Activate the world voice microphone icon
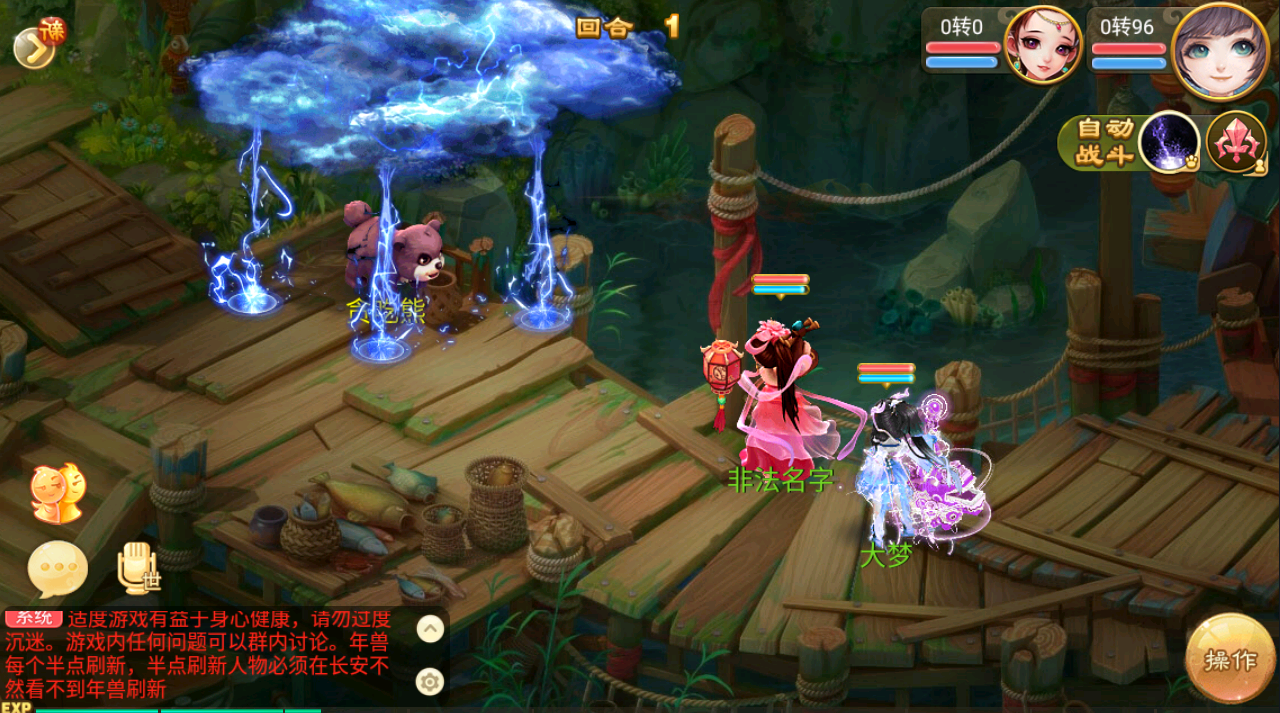This screenshot has width=1280, height=713. click(x=137, y=567)
